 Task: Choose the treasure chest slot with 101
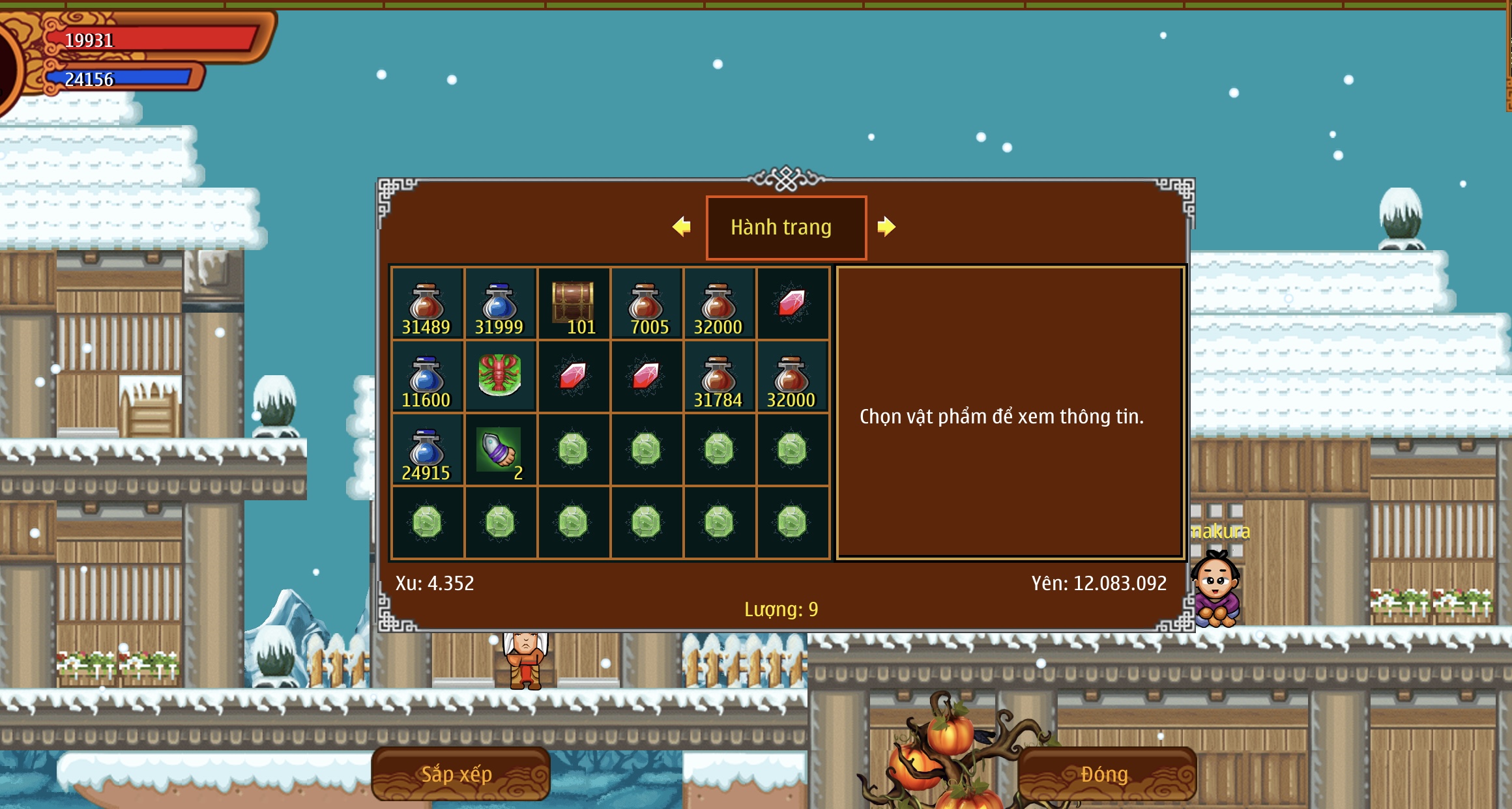[x=573, y=304]
